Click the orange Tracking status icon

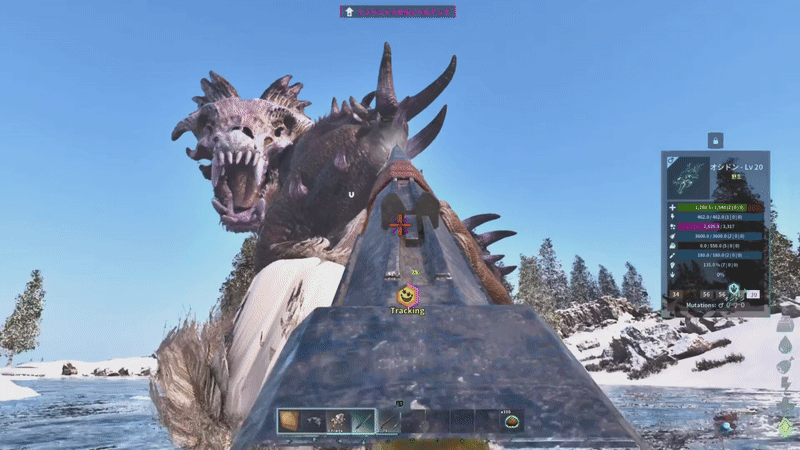pos(406,295)
